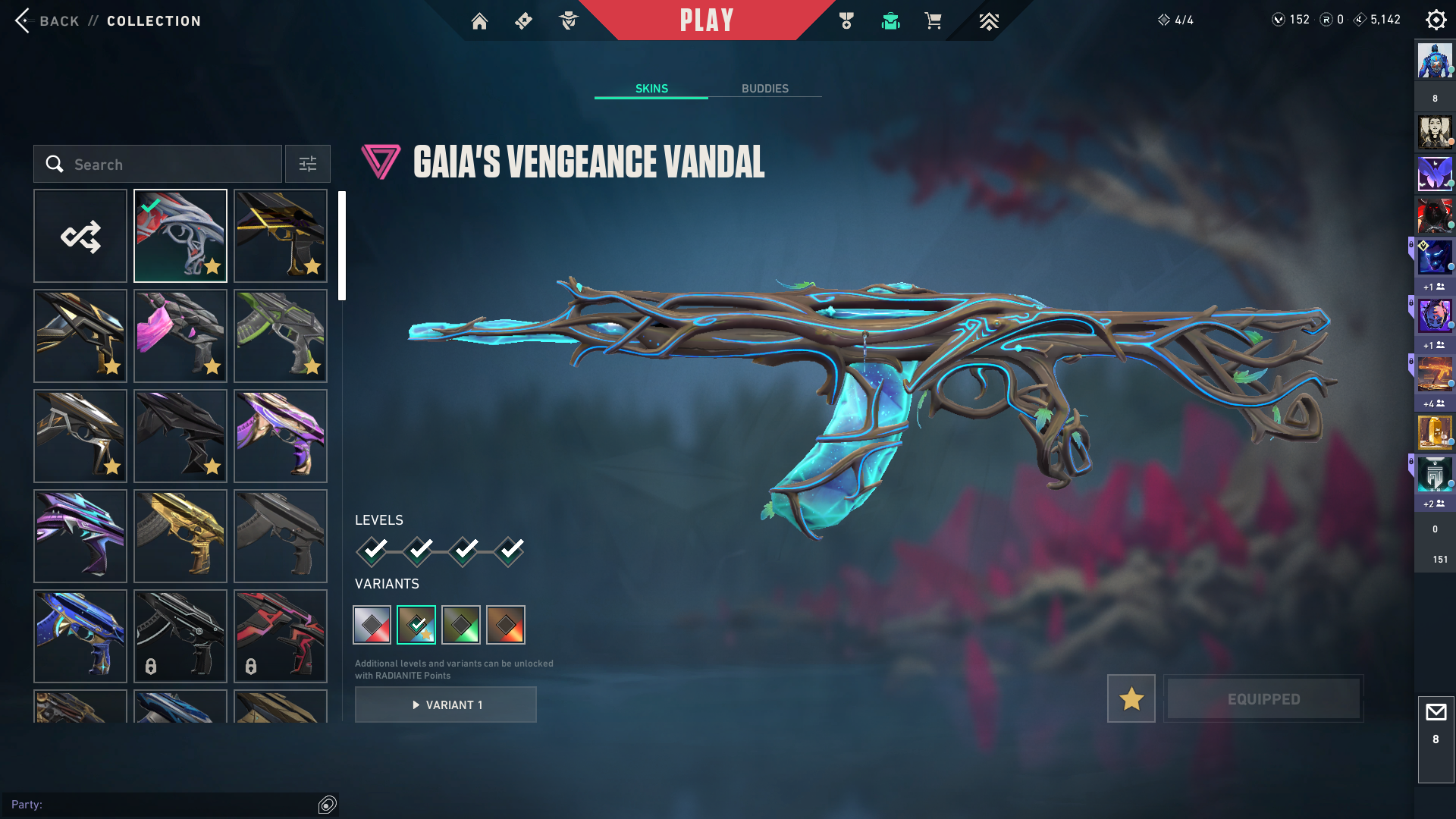This screenshot has height=819, width=1456.
Task: Choose the pink and grey Vandal skin
Action: [180, 336]
